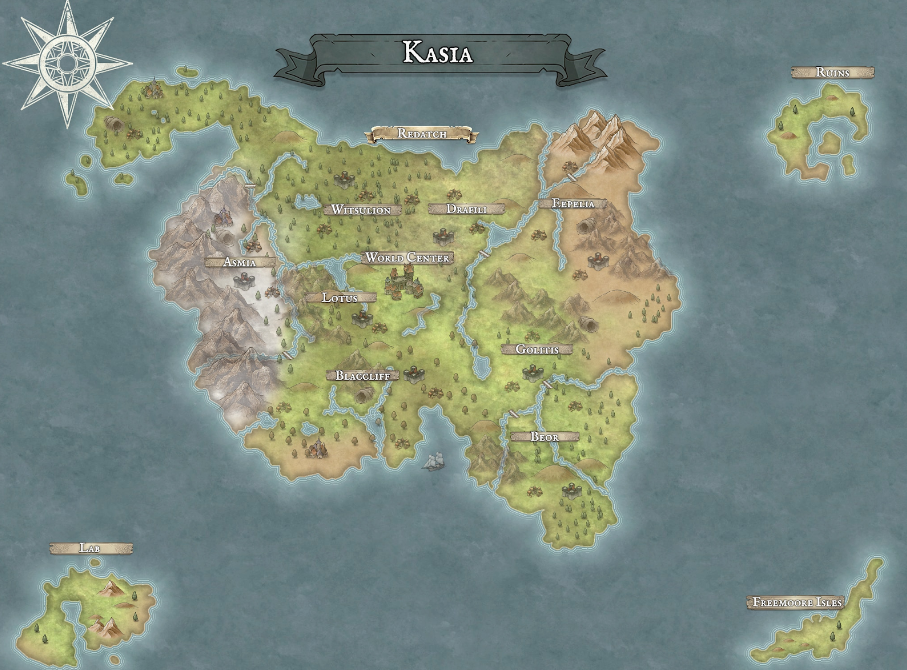Click the Lab island label
The width and height of the screenshot is (907, 670).
90,549
